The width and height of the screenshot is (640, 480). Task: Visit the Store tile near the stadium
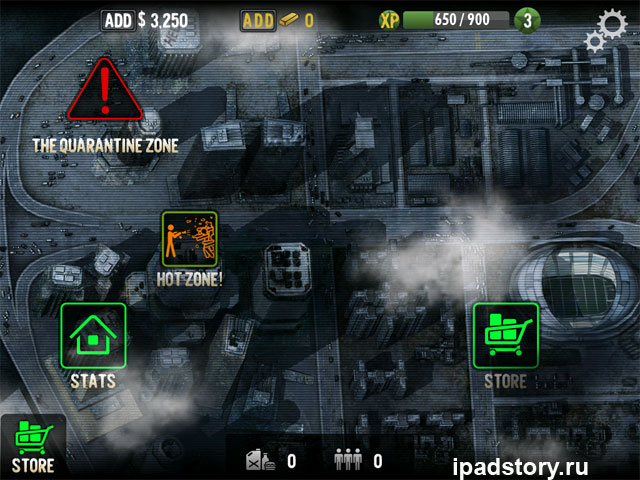[505, 336]
